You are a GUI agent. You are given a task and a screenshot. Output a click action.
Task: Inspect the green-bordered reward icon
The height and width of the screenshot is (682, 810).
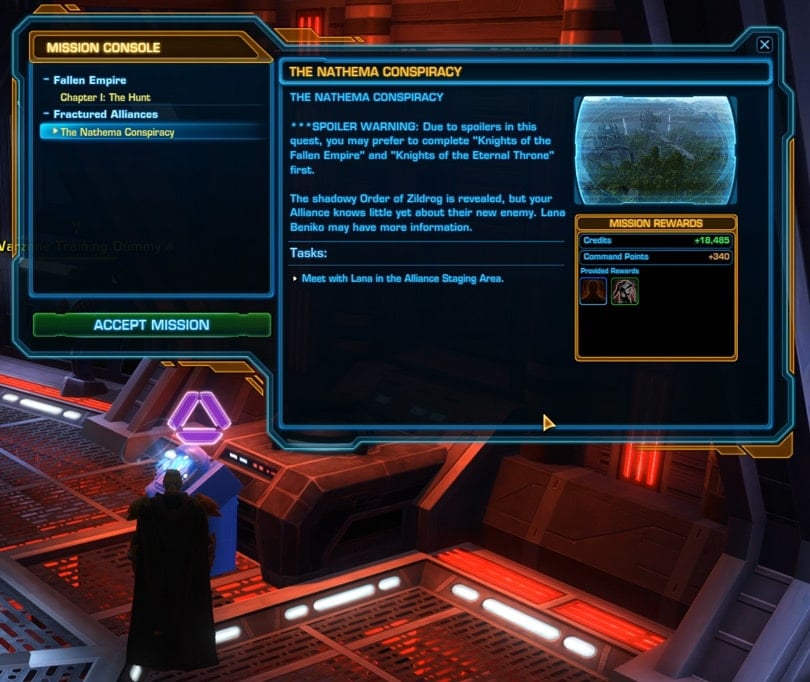coord(625,291)
